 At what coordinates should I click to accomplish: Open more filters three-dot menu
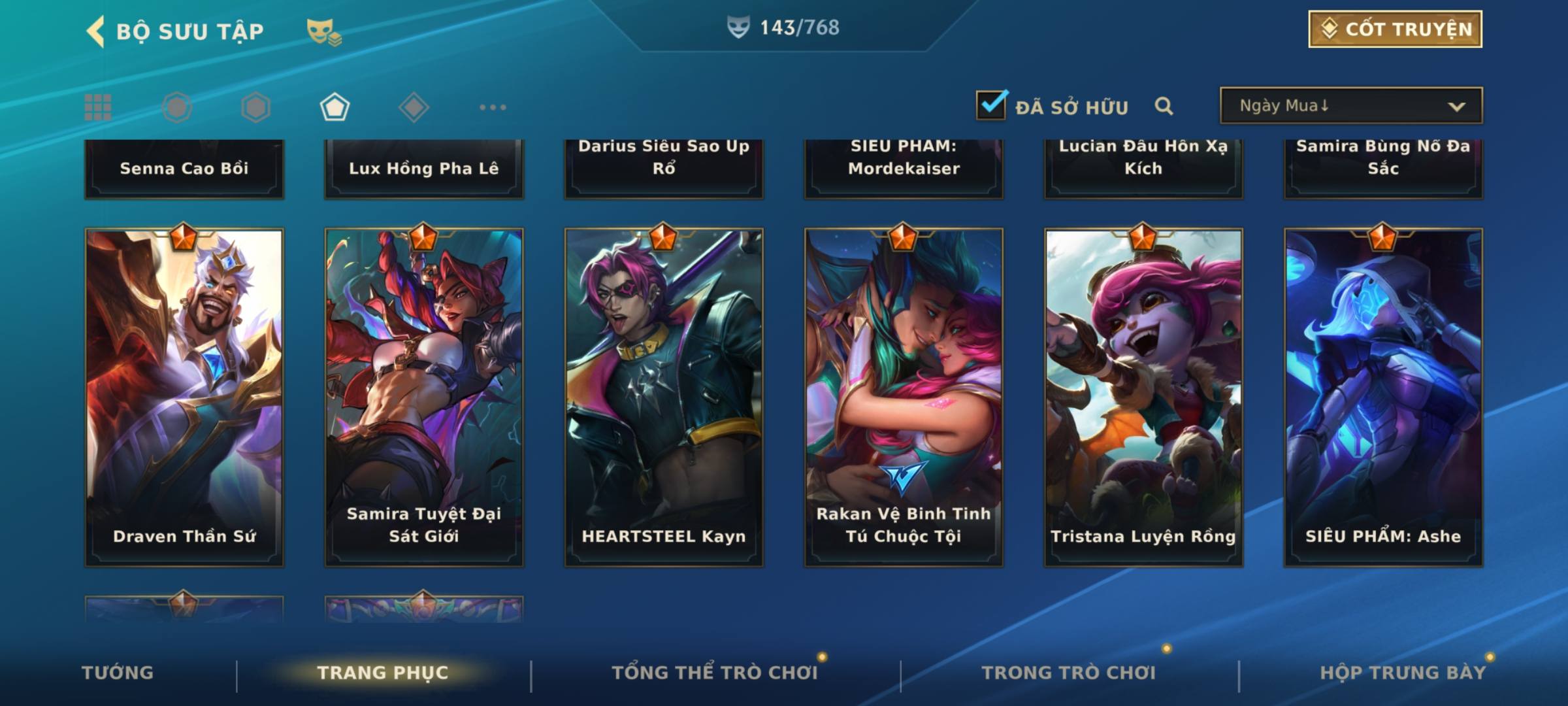point(493,107)
